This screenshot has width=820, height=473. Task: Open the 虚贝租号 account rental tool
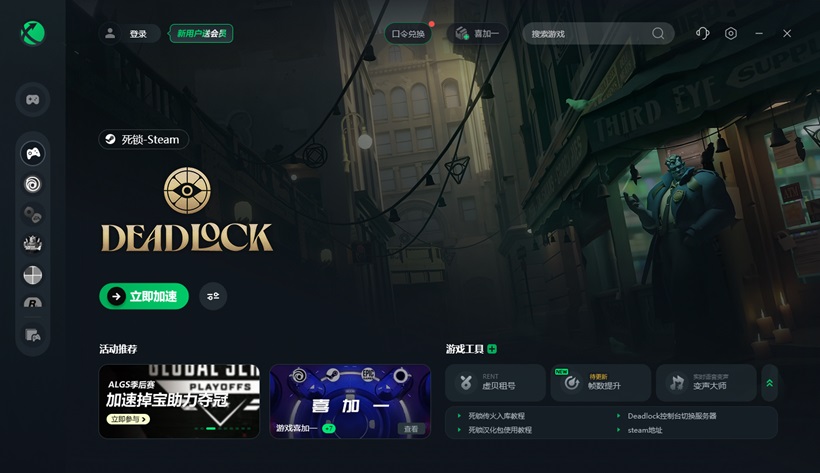click(495, 383)
